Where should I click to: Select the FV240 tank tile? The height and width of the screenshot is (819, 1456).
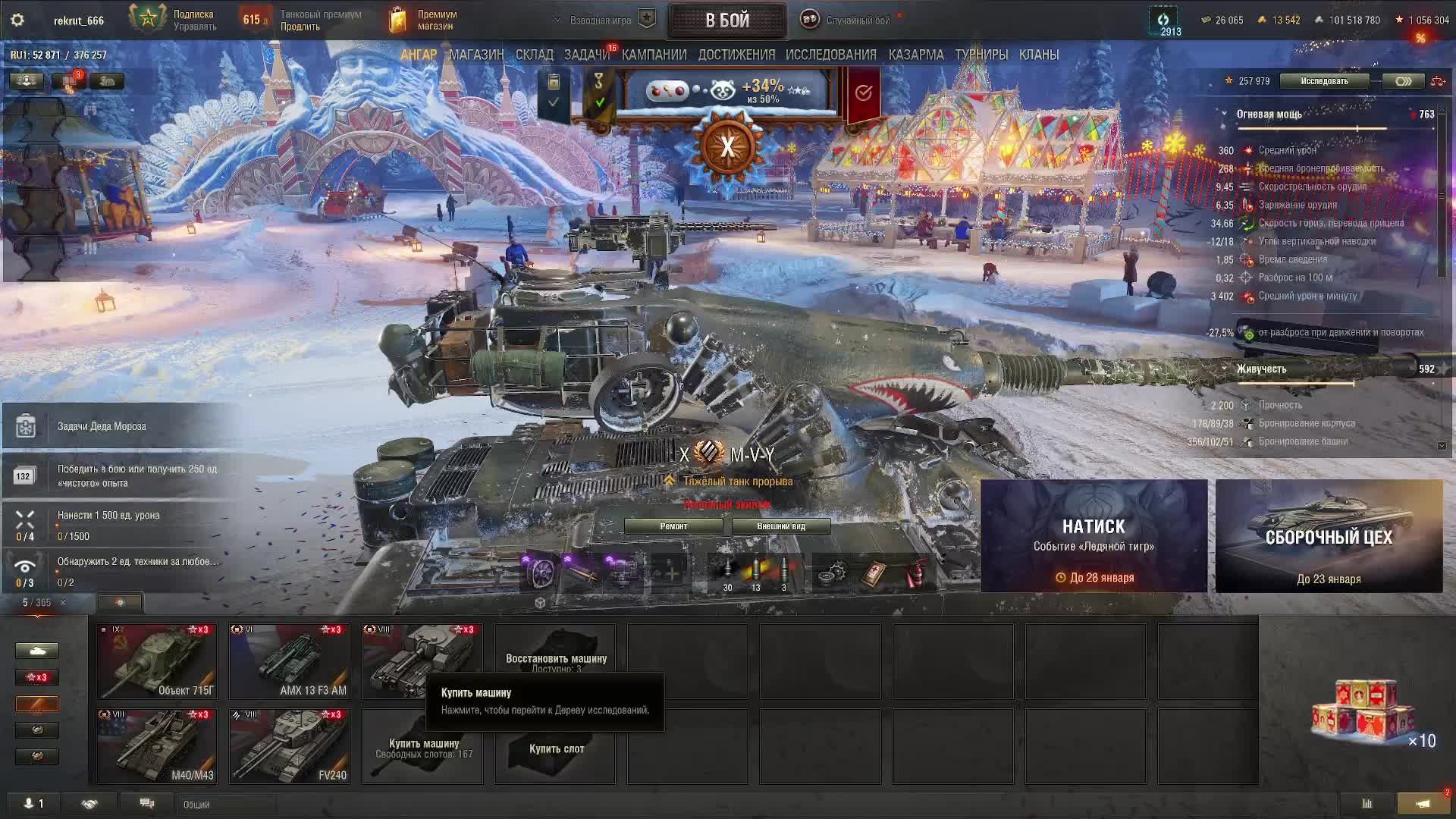(290, 745)
